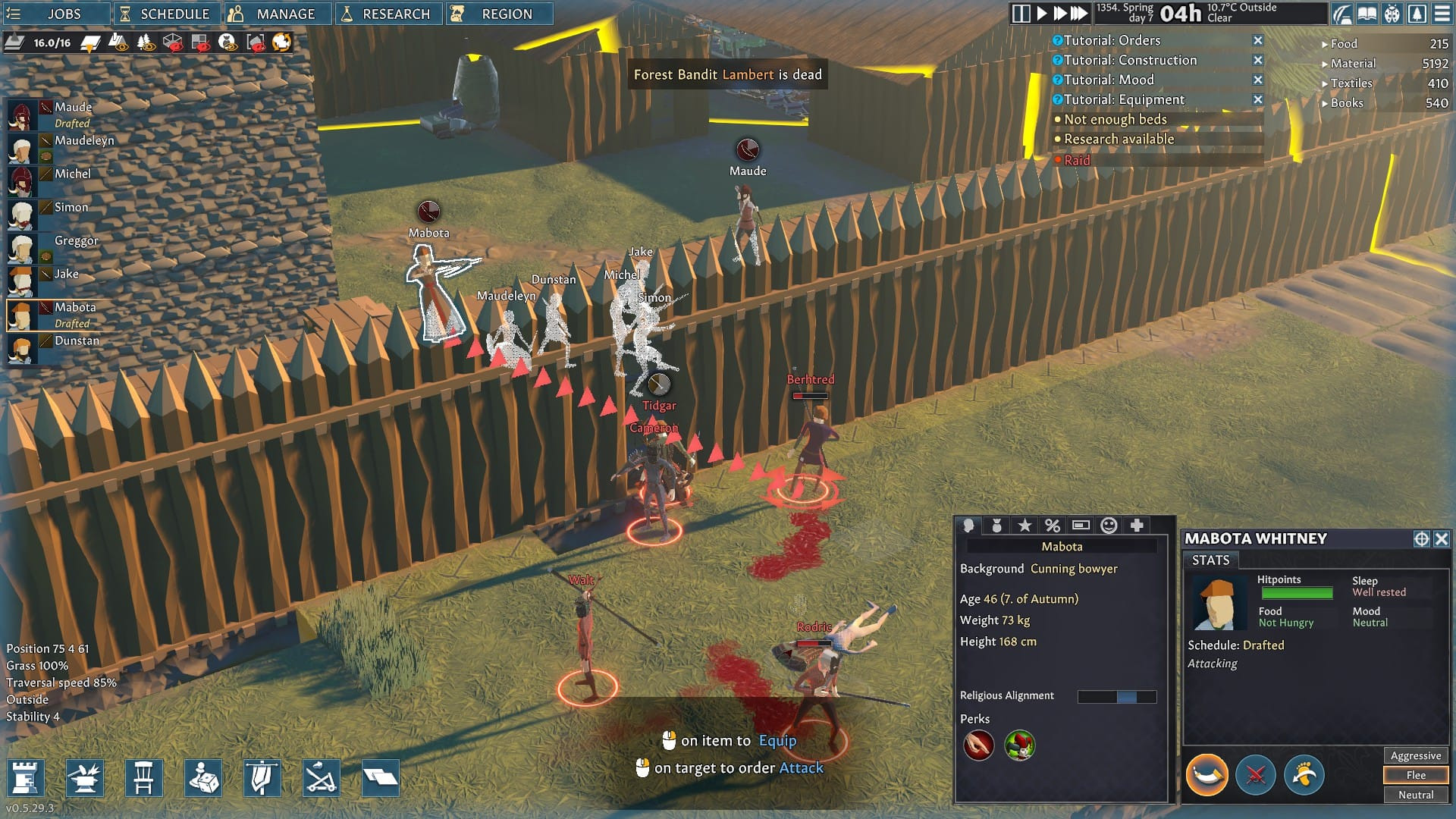
Task: Open the catapult defense build category
Action: pyautogui.click(x=321, y=778)
